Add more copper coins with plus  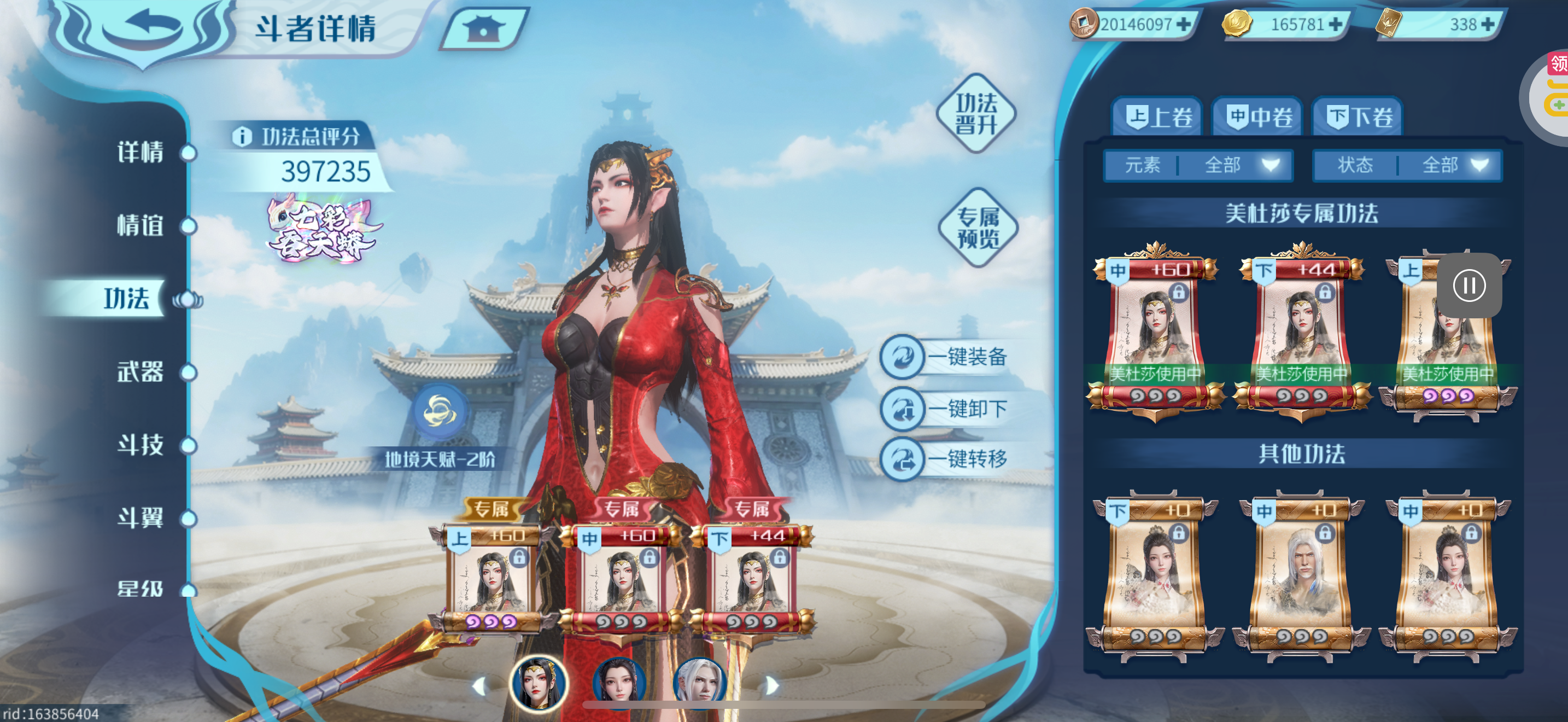pyautogui.click(x=1184, y=25)
